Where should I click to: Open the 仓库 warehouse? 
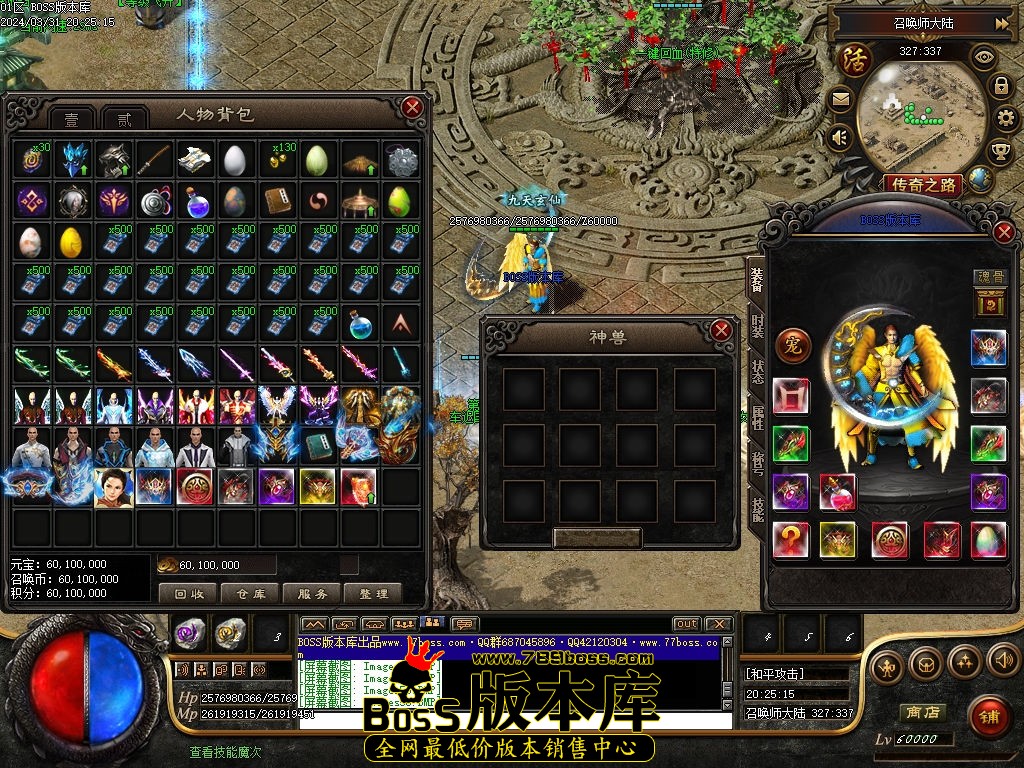coord(250,593)
